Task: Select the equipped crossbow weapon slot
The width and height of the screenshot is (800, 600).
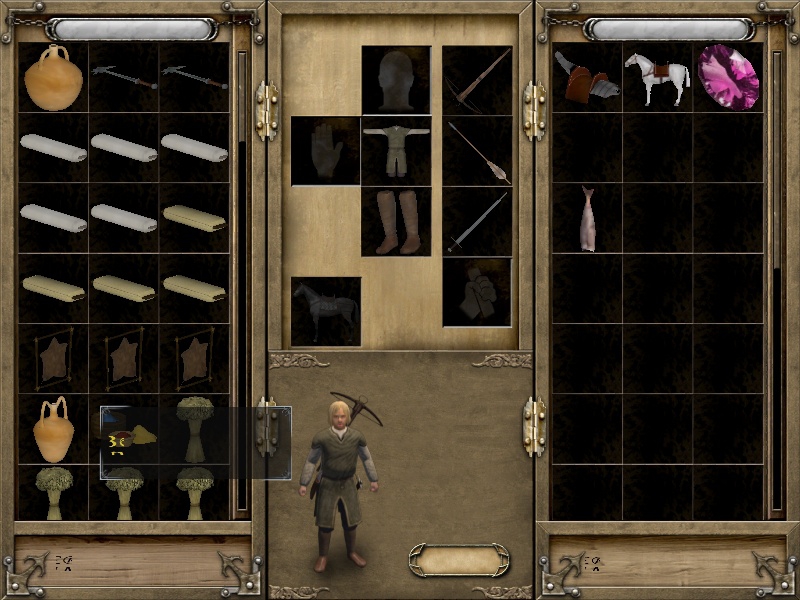Action: pos(477,80)
